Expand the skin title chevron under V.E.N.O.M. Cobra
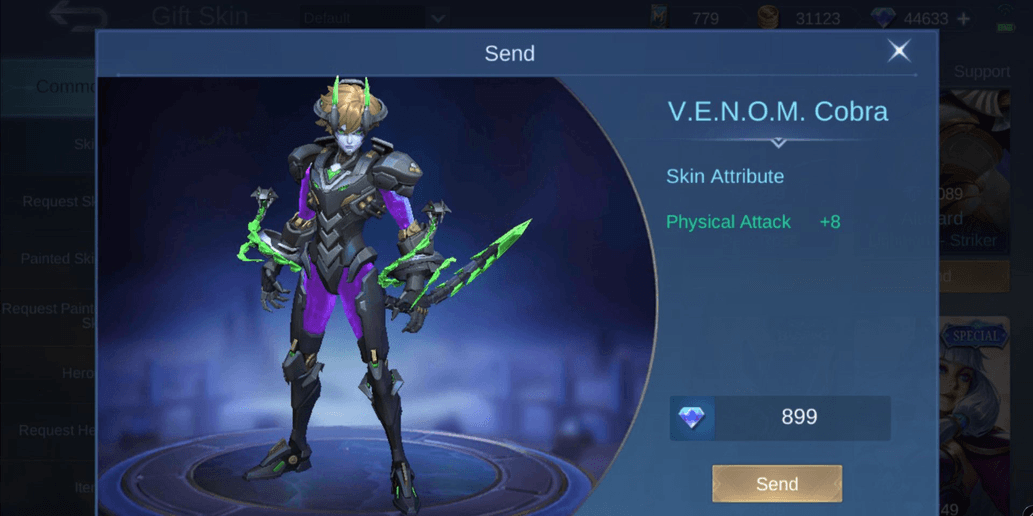Screen dimensions: 1033x516 (x=778, y=143)
